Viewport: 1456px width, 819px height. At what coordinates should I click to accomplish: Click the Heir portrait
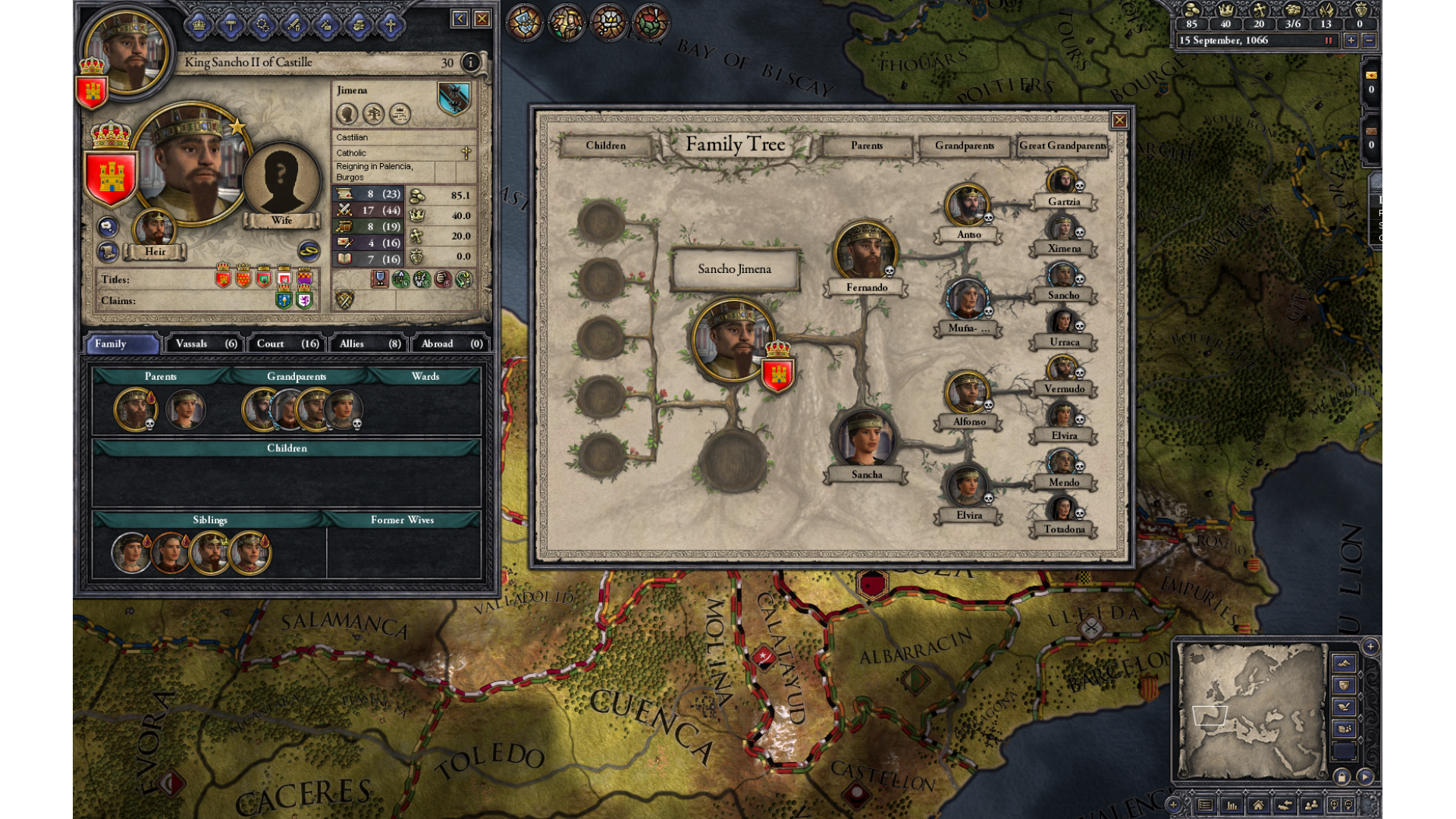point(155,228)
